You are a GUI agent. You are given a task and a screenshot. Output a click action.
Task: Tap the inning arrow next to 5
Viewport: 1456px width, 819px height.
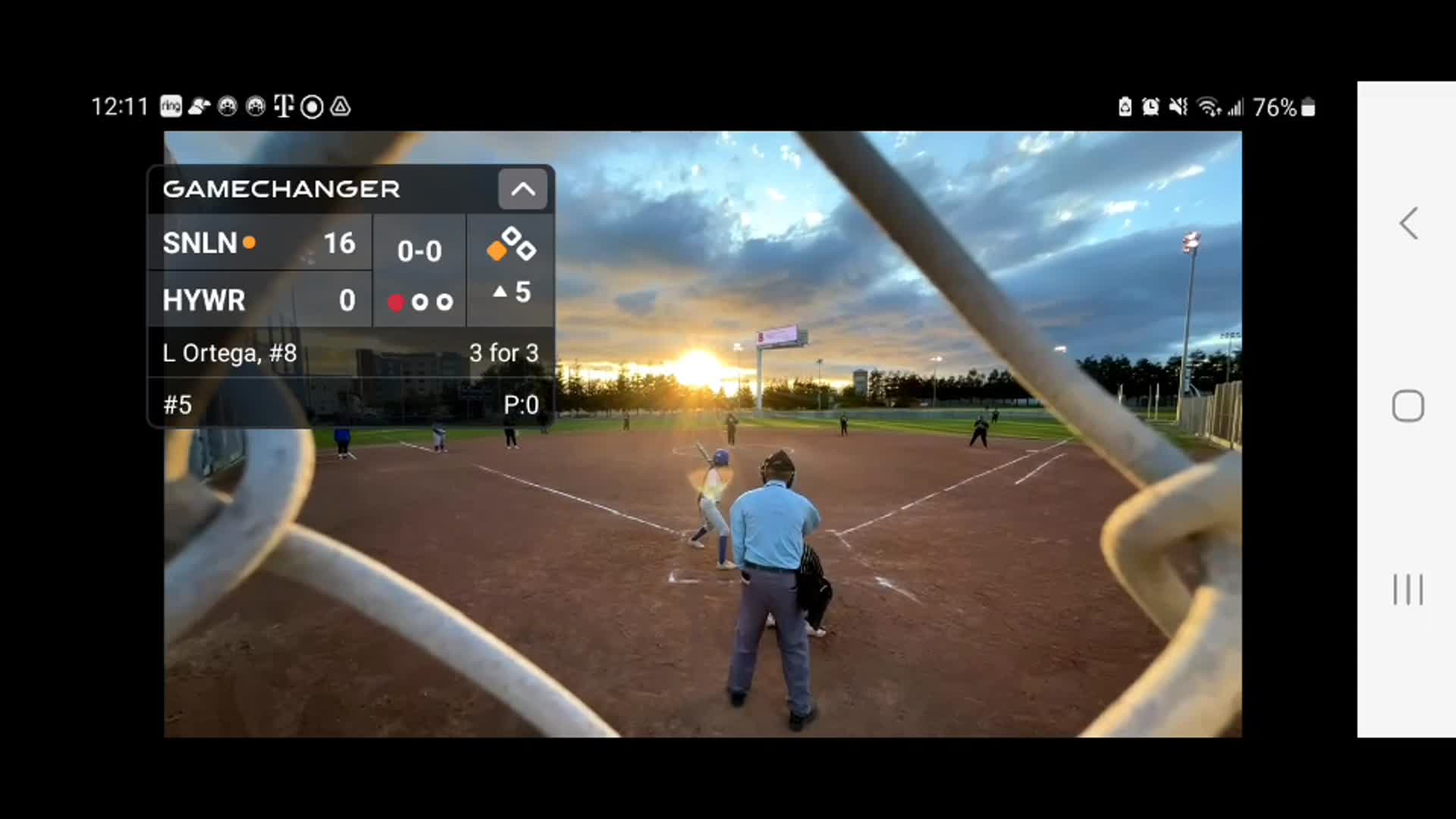point(500,291)
